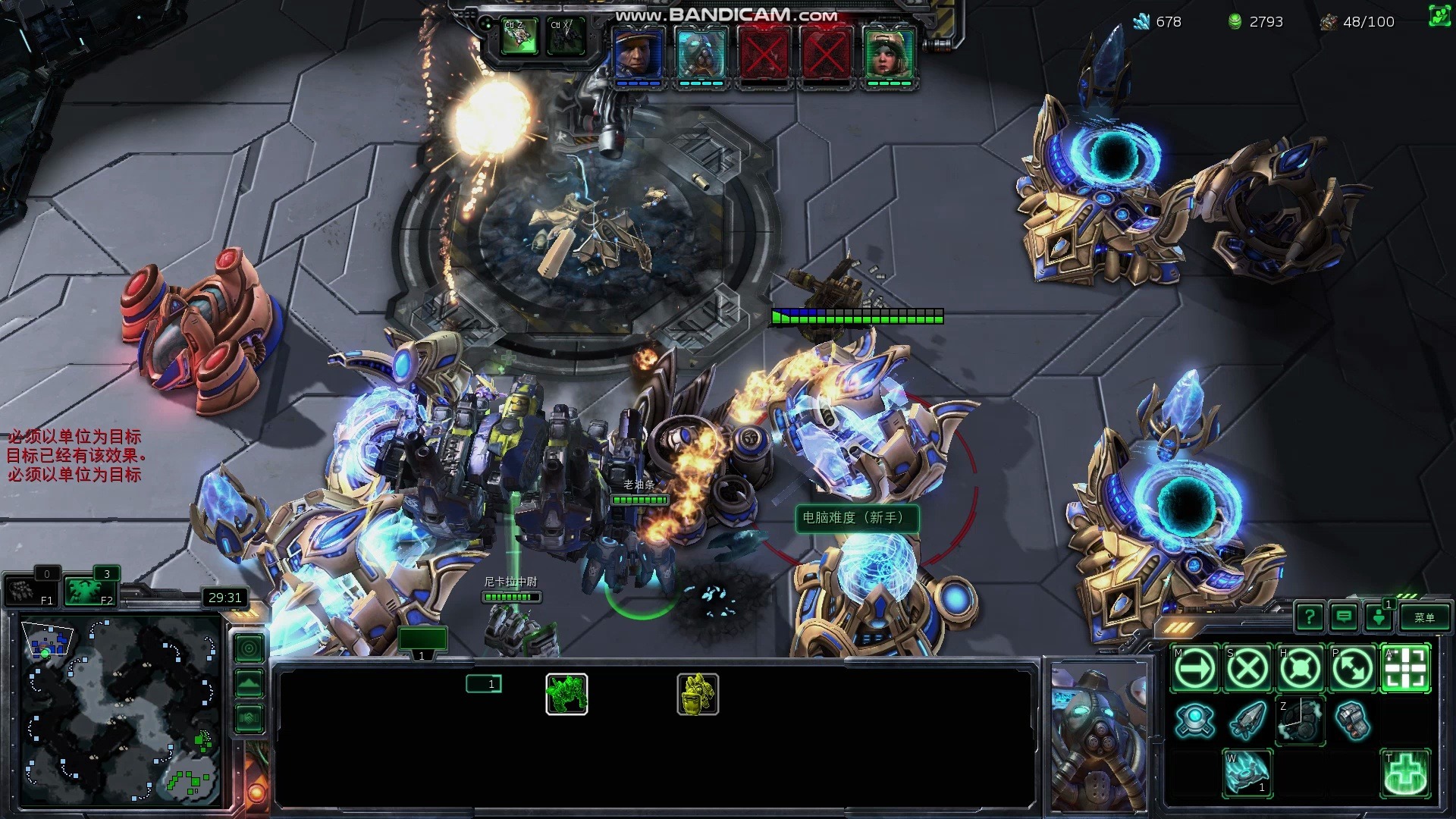Activate the Patrol command
This screenshot has width=1456, height=819.
[x=1353, y=669]
